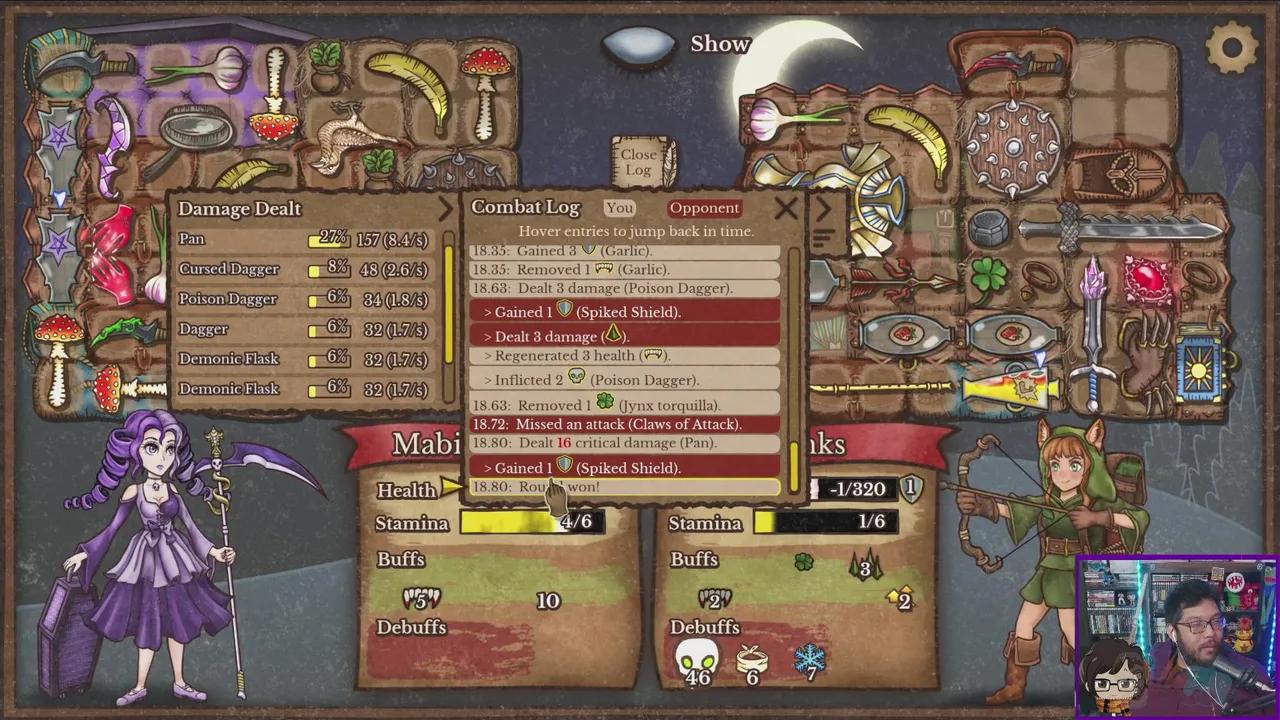Click the Regenerated 3 health log entry
The width and height of the screenshot is (1280, 720).
pos(625,355)
